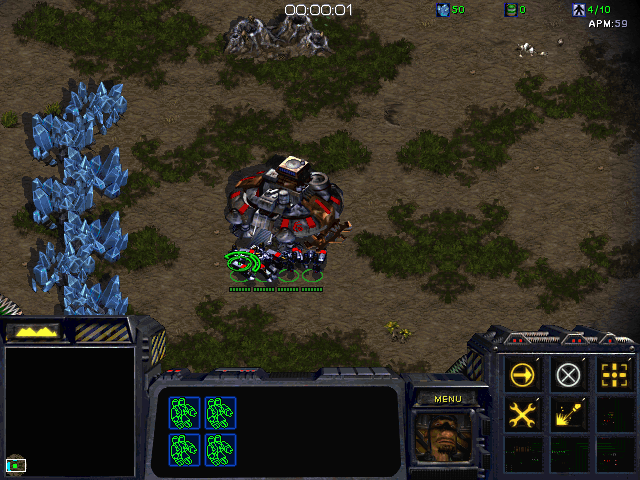Click on the minimap panel
Viewport: 640px width, 480px height.
pyautogui.click(x=70, y=411)
